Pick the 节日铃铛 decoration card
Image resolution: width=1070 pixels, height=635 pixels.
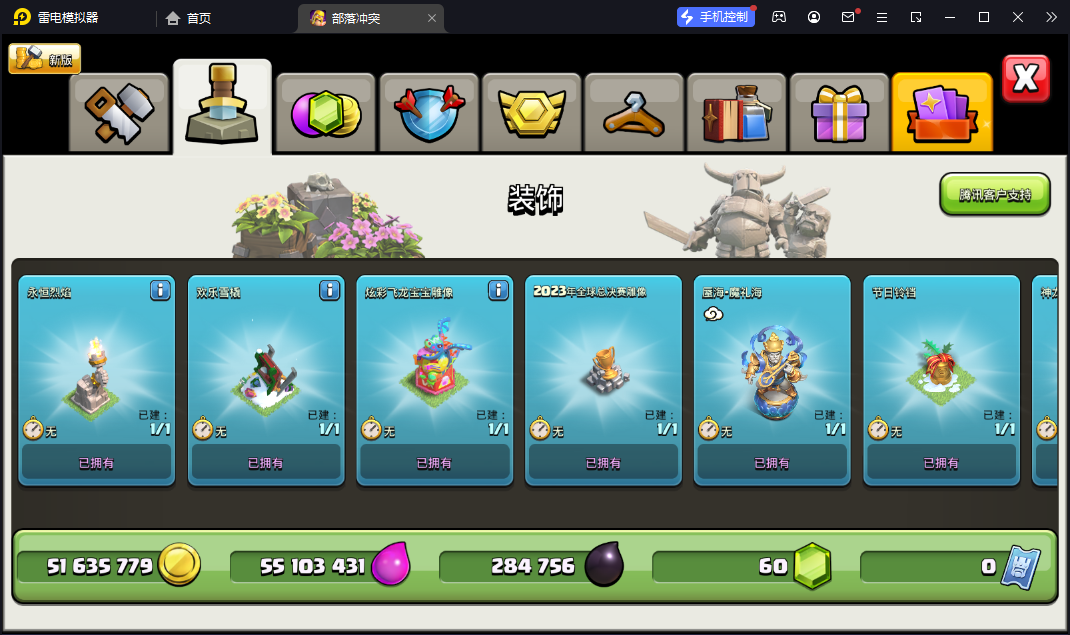[941, 380]
